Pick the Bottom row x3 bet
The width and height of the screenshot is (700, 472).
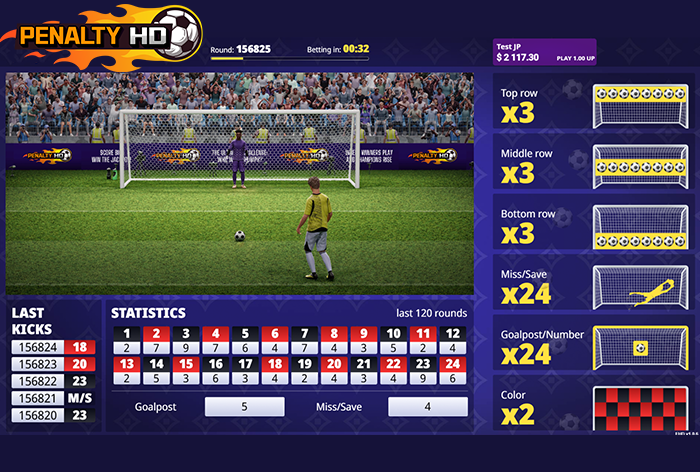594,226
